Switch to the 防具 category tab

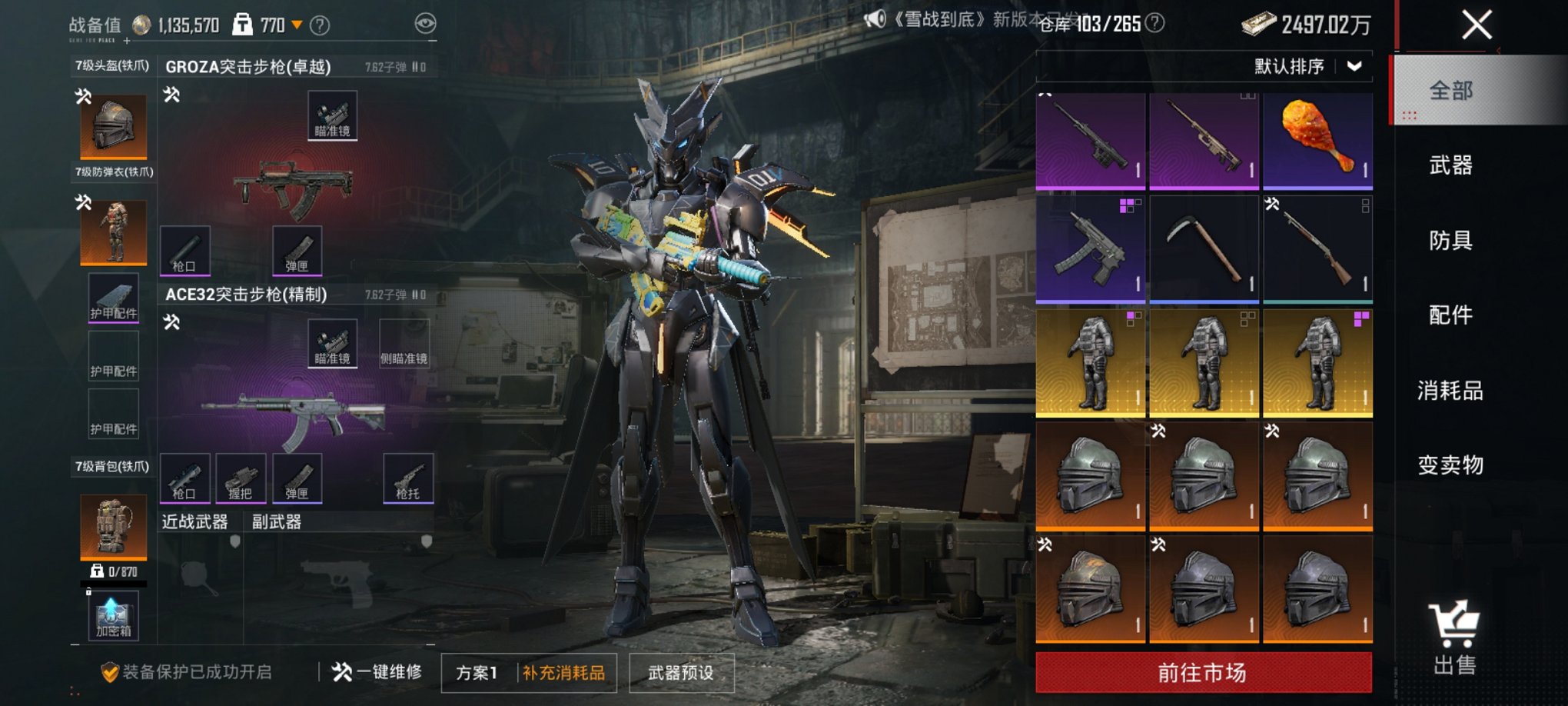point(1450,240)
